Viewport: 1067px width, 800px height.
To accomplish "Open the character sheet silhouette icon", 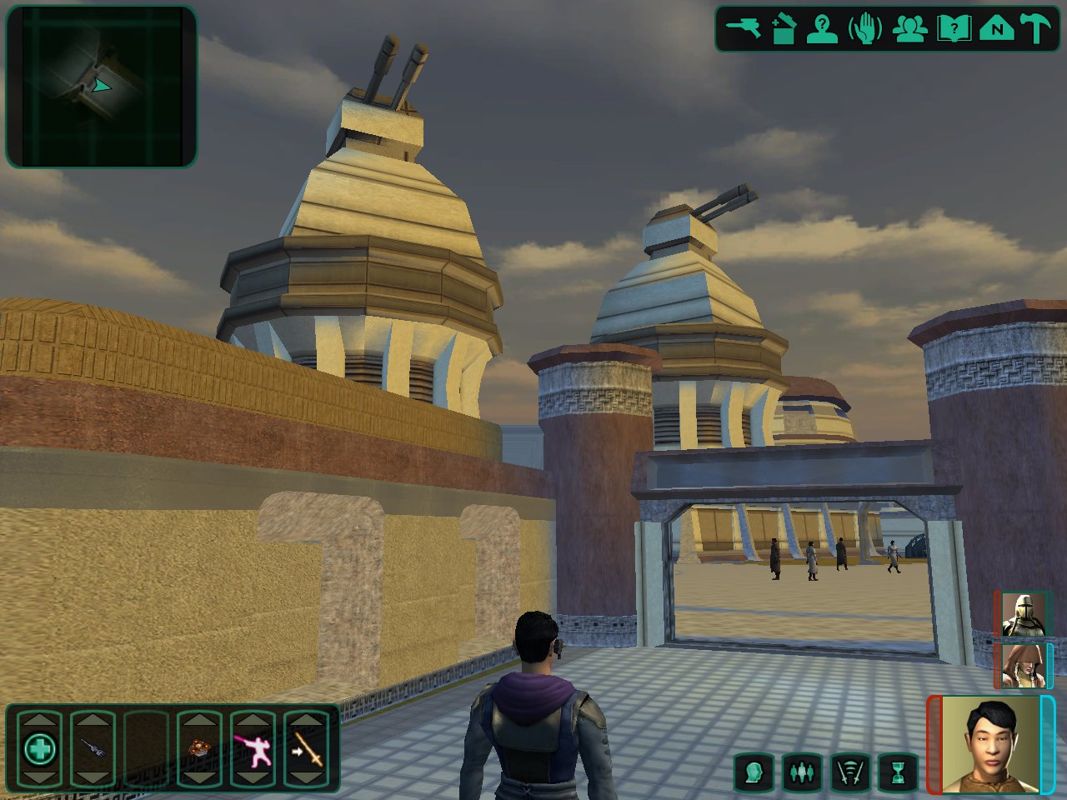I will pos(822,29).
